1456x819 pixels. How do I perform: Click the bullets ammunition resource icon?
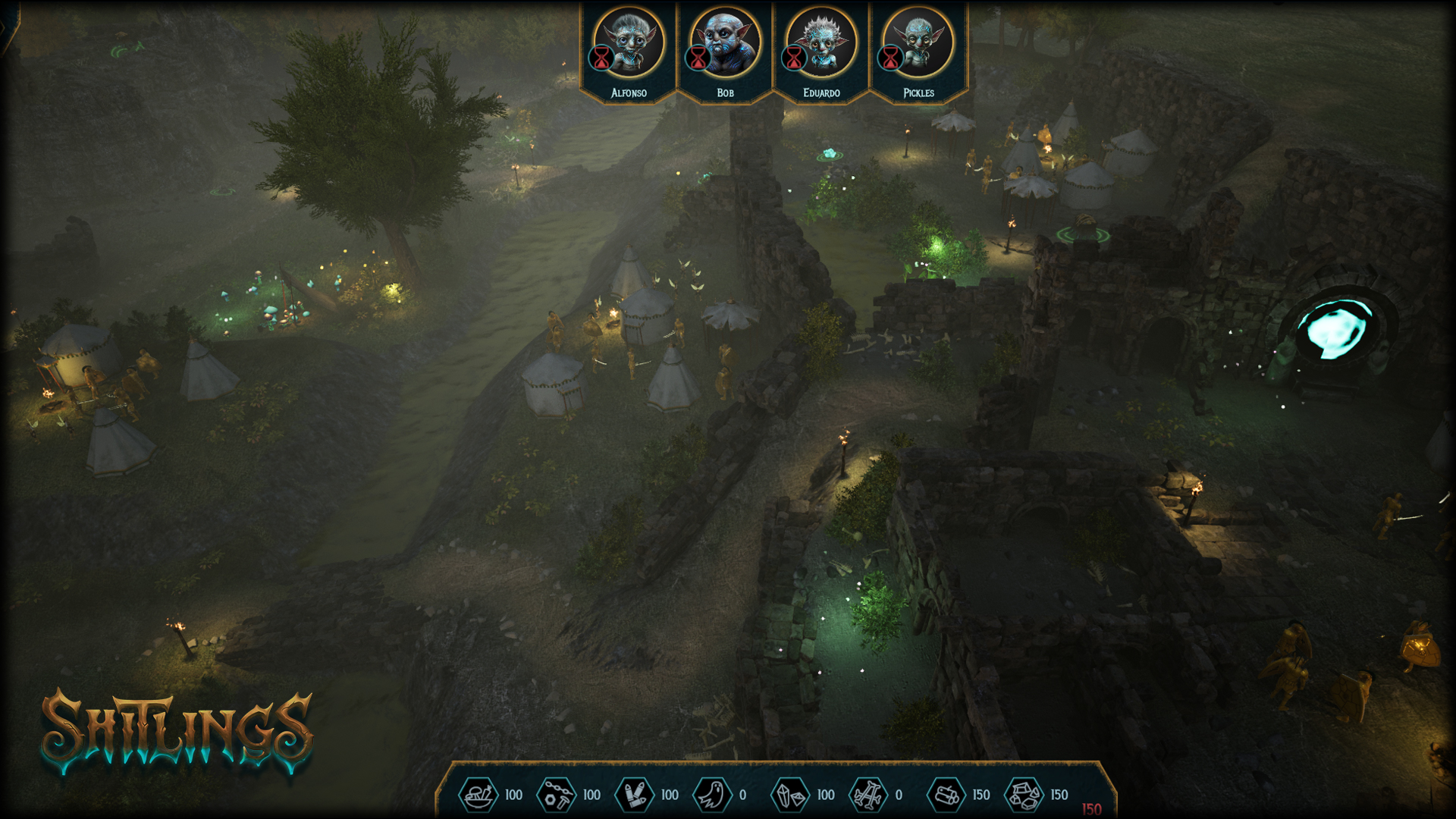click(635, 795)
